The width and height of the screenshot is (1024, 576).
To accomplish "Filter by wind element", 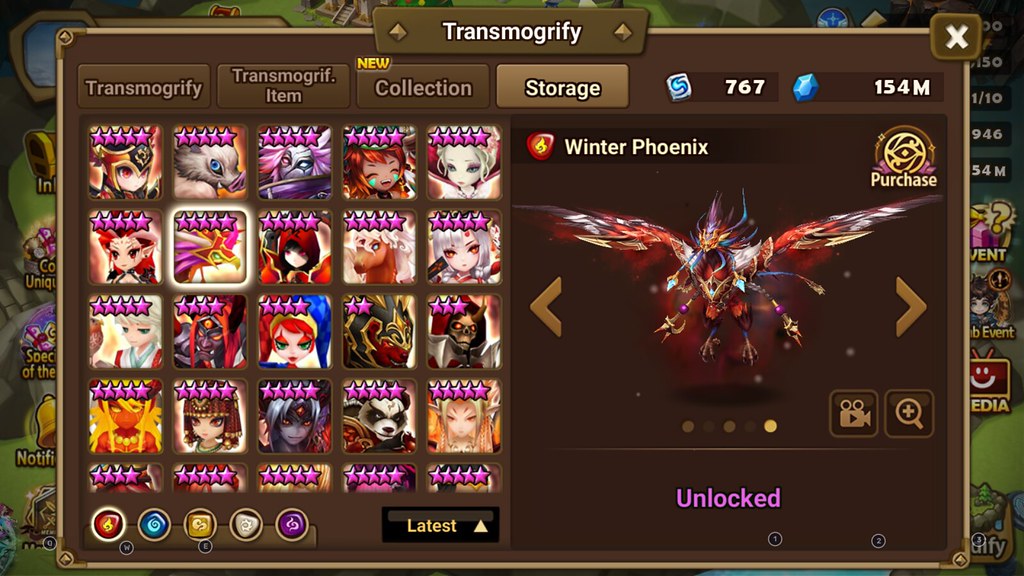I will pos(200,524).
